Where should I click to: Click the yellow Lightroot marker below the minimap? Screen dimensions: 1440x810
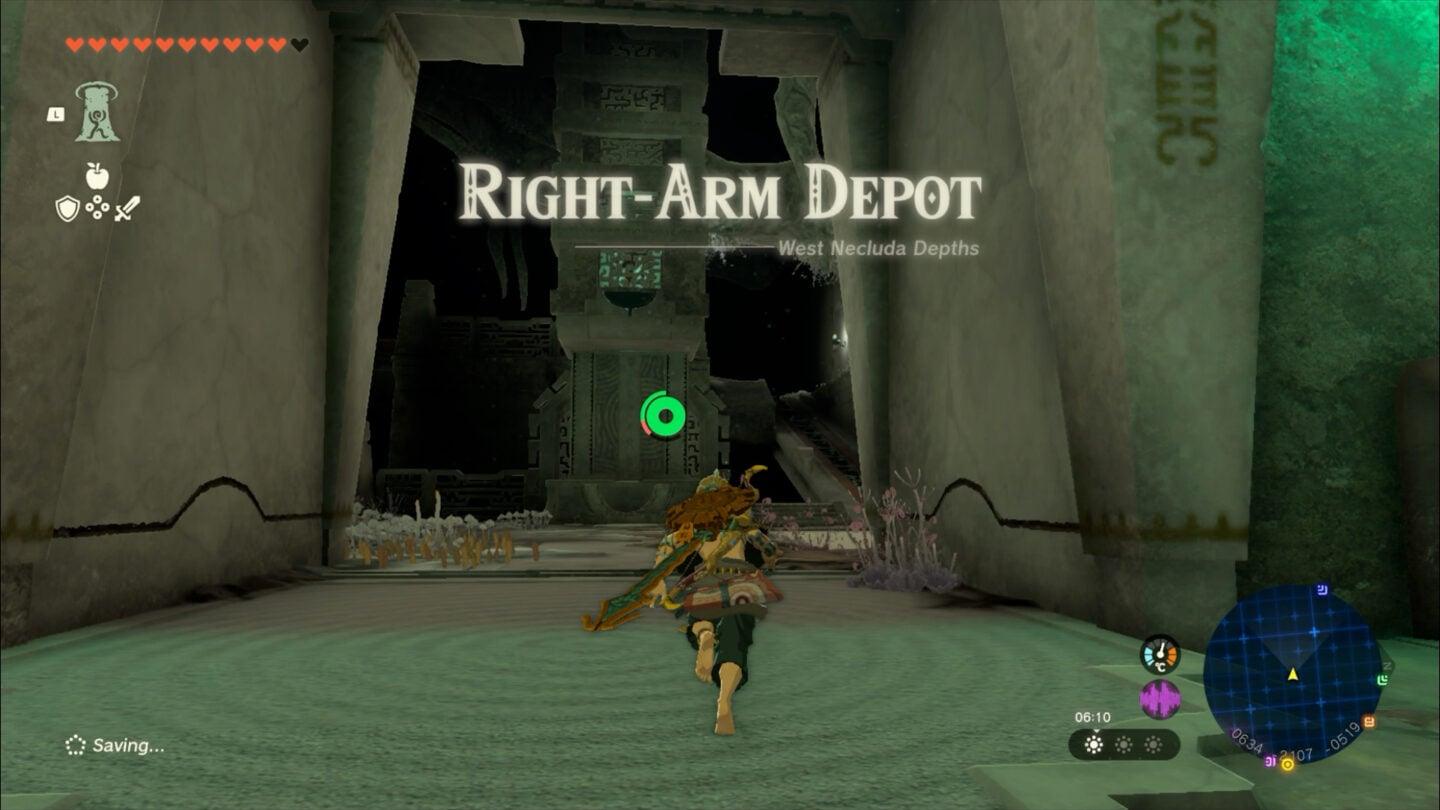pos(1288,763)
